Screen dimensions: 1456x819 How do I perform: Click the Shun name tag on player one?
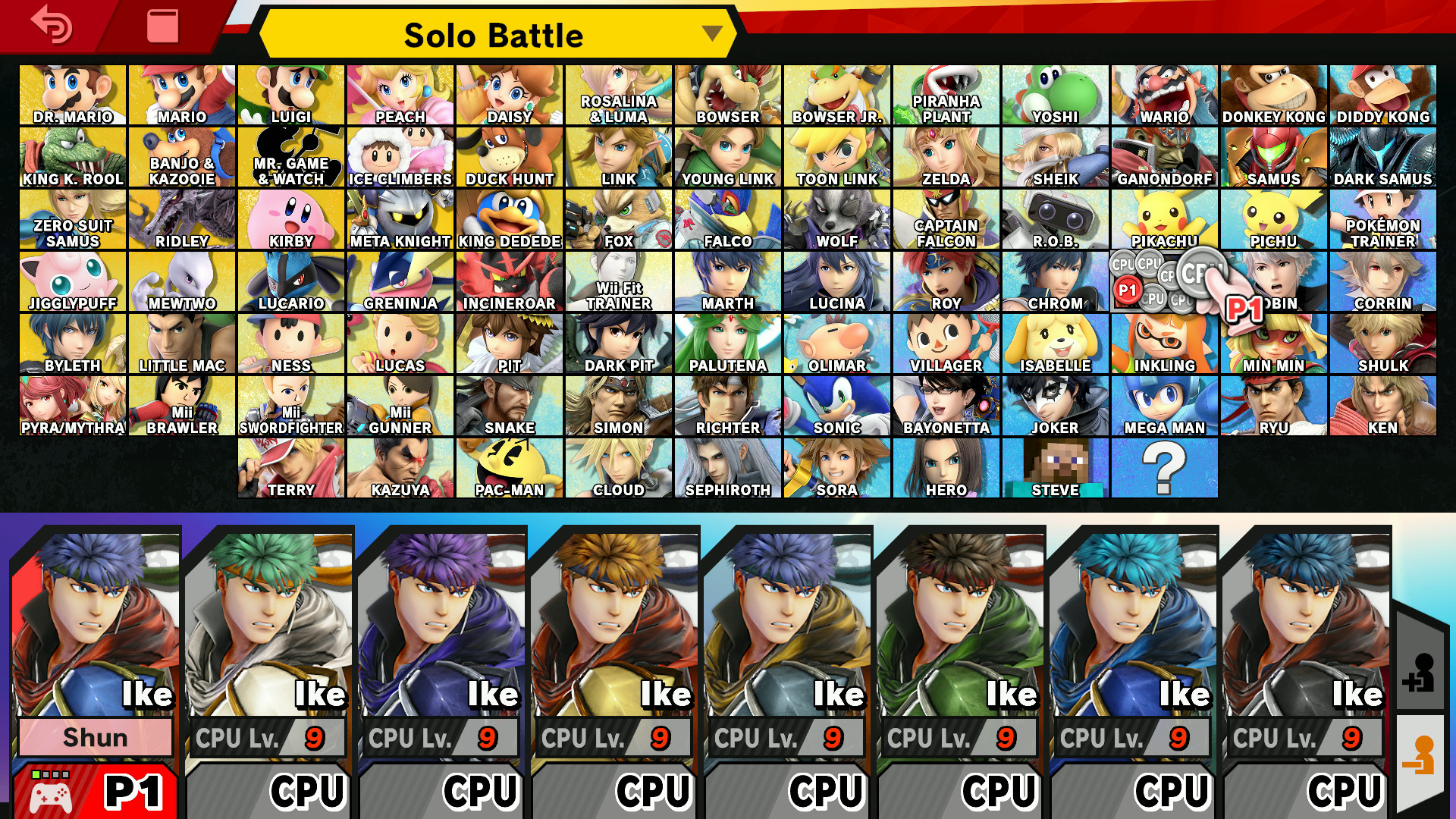(x=96, y=738)
